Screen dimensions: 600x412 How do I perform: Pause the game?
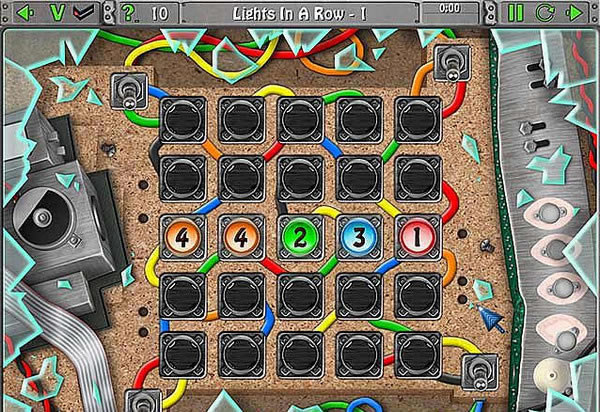516,13
